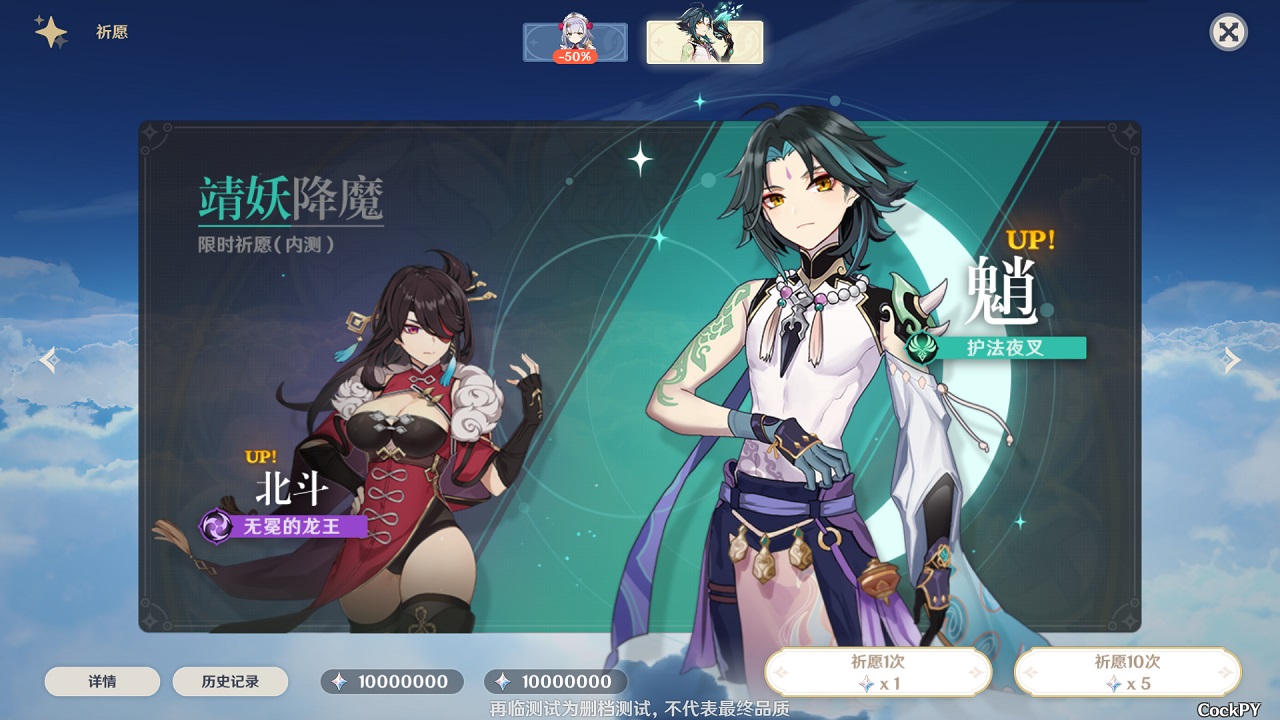Open the 详情 details button
The height and width of the screenshot is (720, 1280).
coord(102,682)
